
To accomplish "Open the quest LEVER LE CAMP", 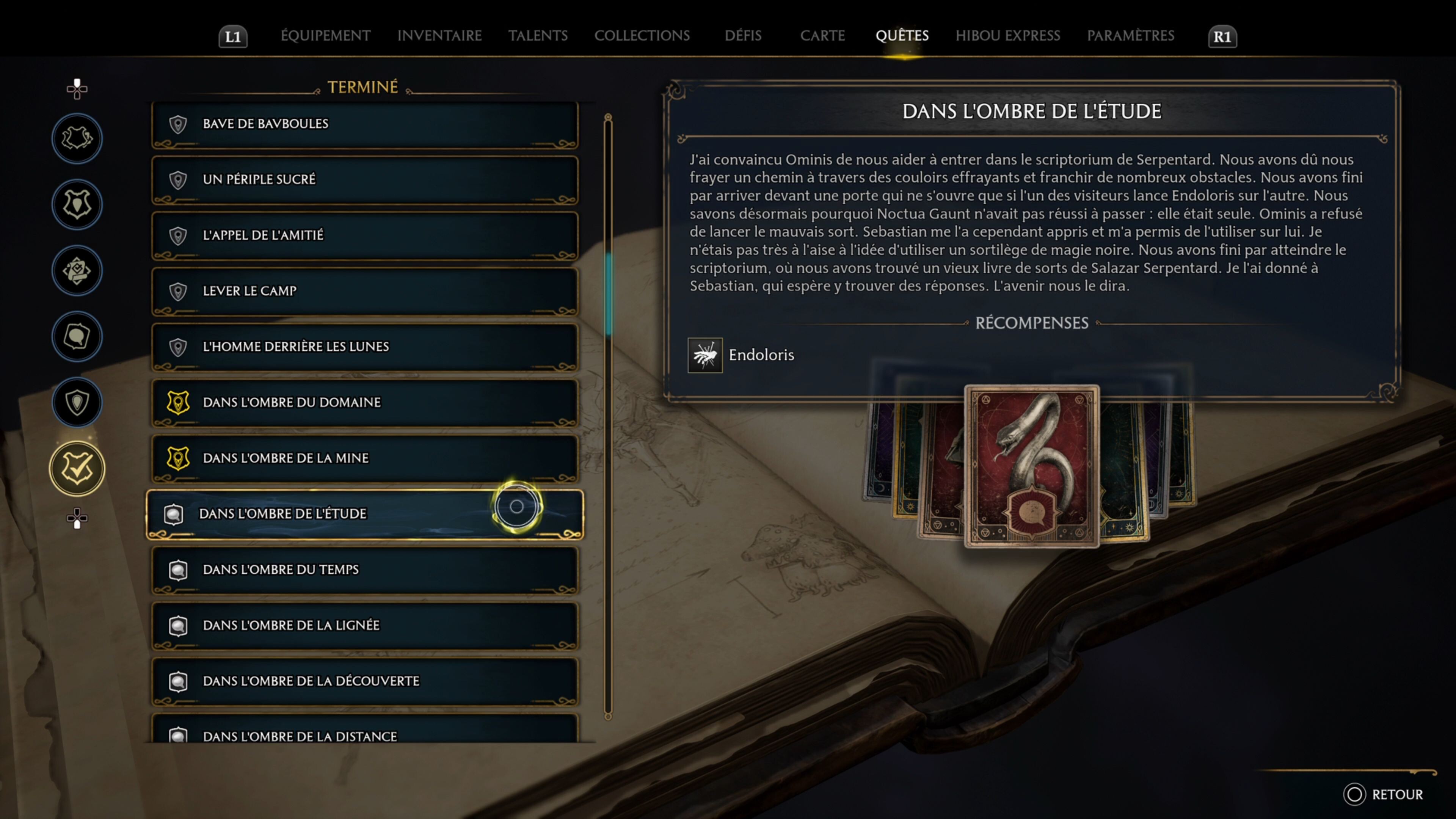I will (364, 290).
